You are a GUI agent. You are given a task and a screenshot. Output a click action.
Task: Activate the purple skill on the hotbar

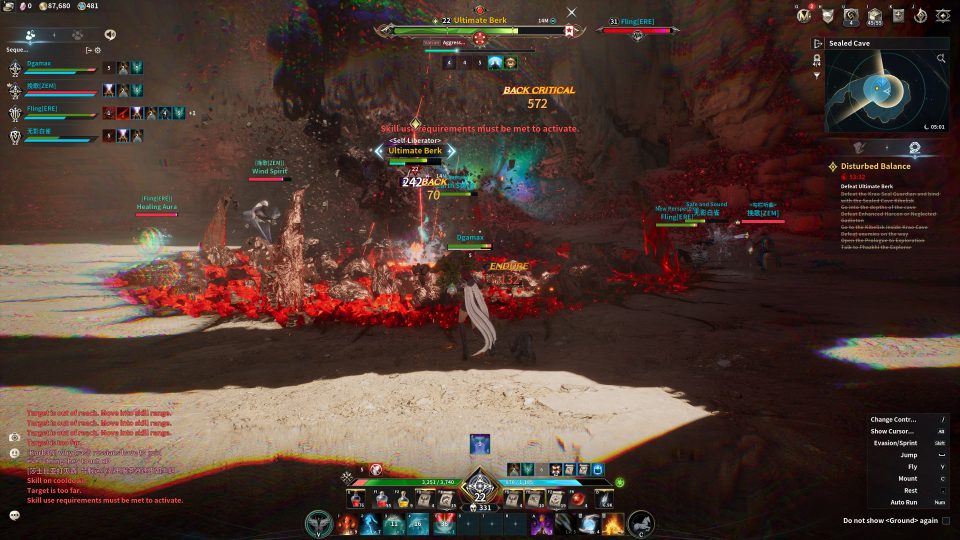click(x=542, y=523)
